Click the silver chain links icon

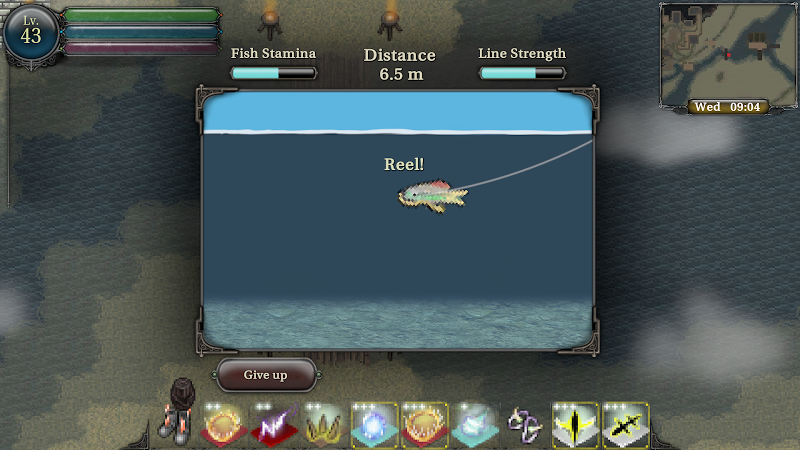tap(524, 425)
